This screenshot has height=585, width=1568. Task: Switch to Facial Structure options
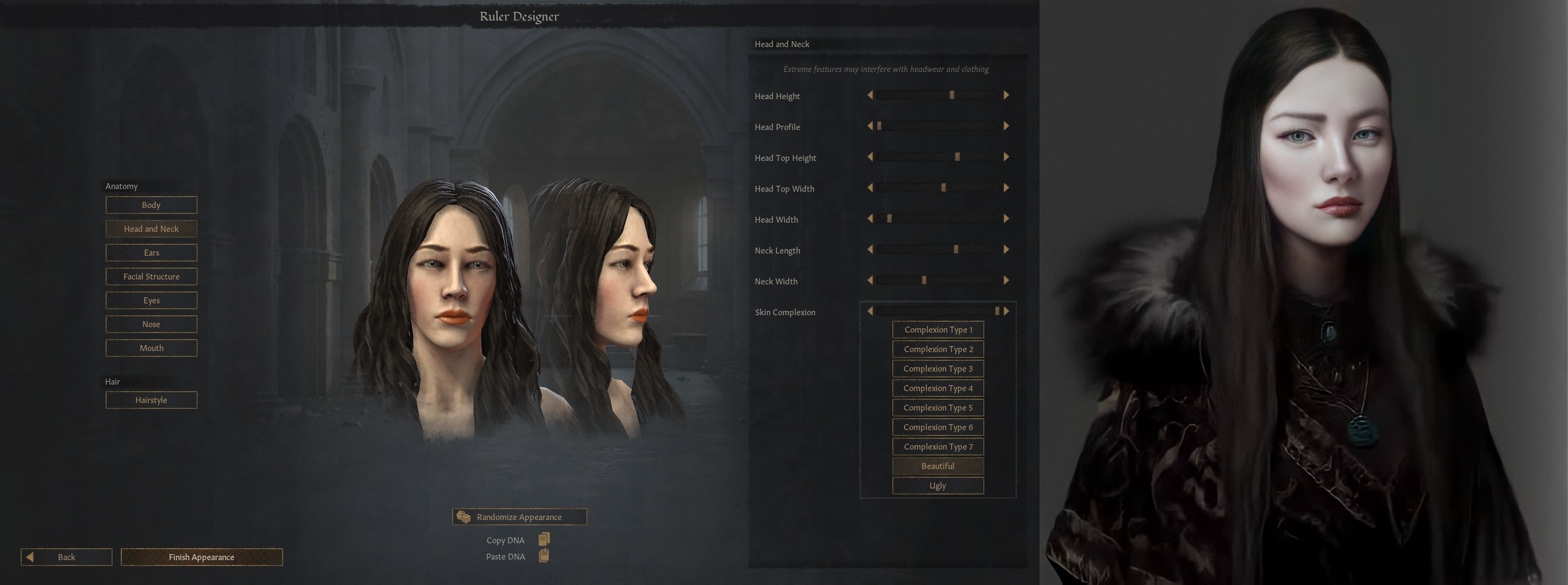pyautogui.click(x=151, y=276)
